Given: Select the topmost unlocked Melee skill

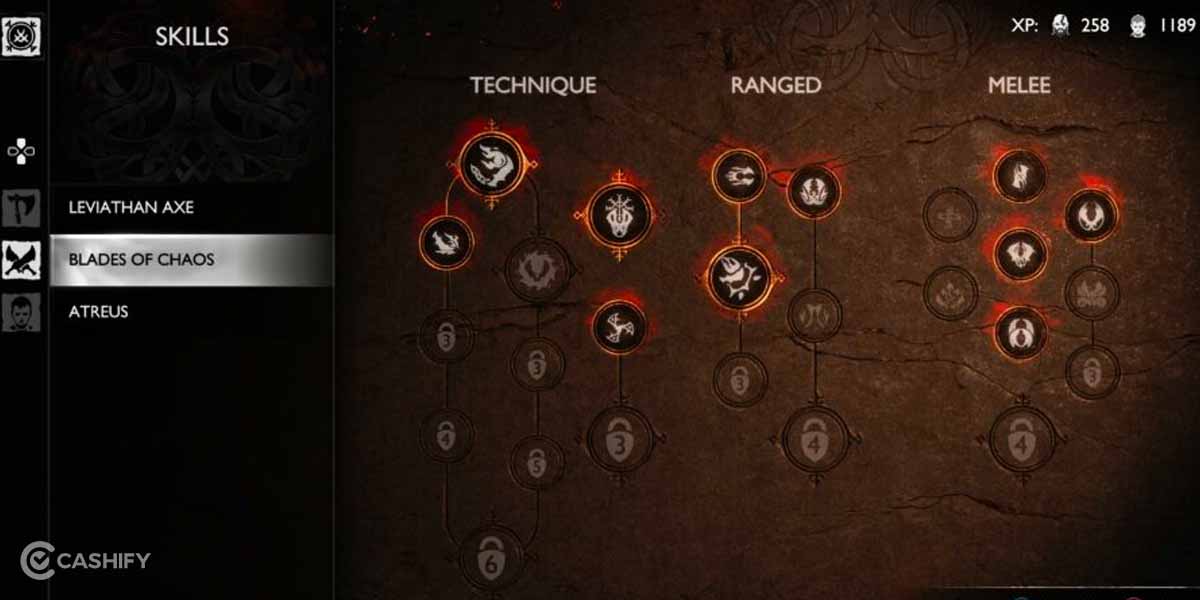Looking at the screenshot, I should (1020, 176).
